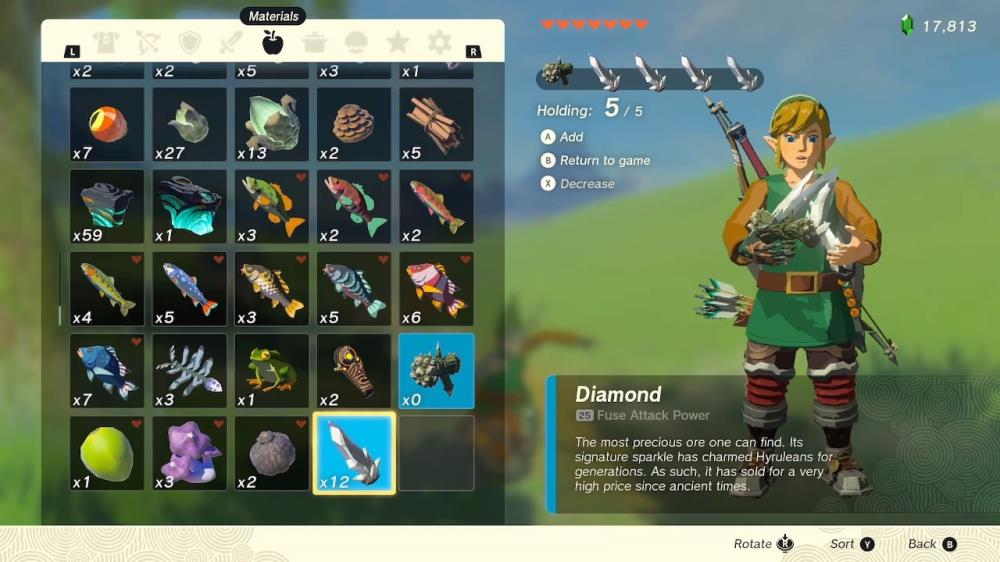Choose the pink and purple fish with x6

click(436, 289)
